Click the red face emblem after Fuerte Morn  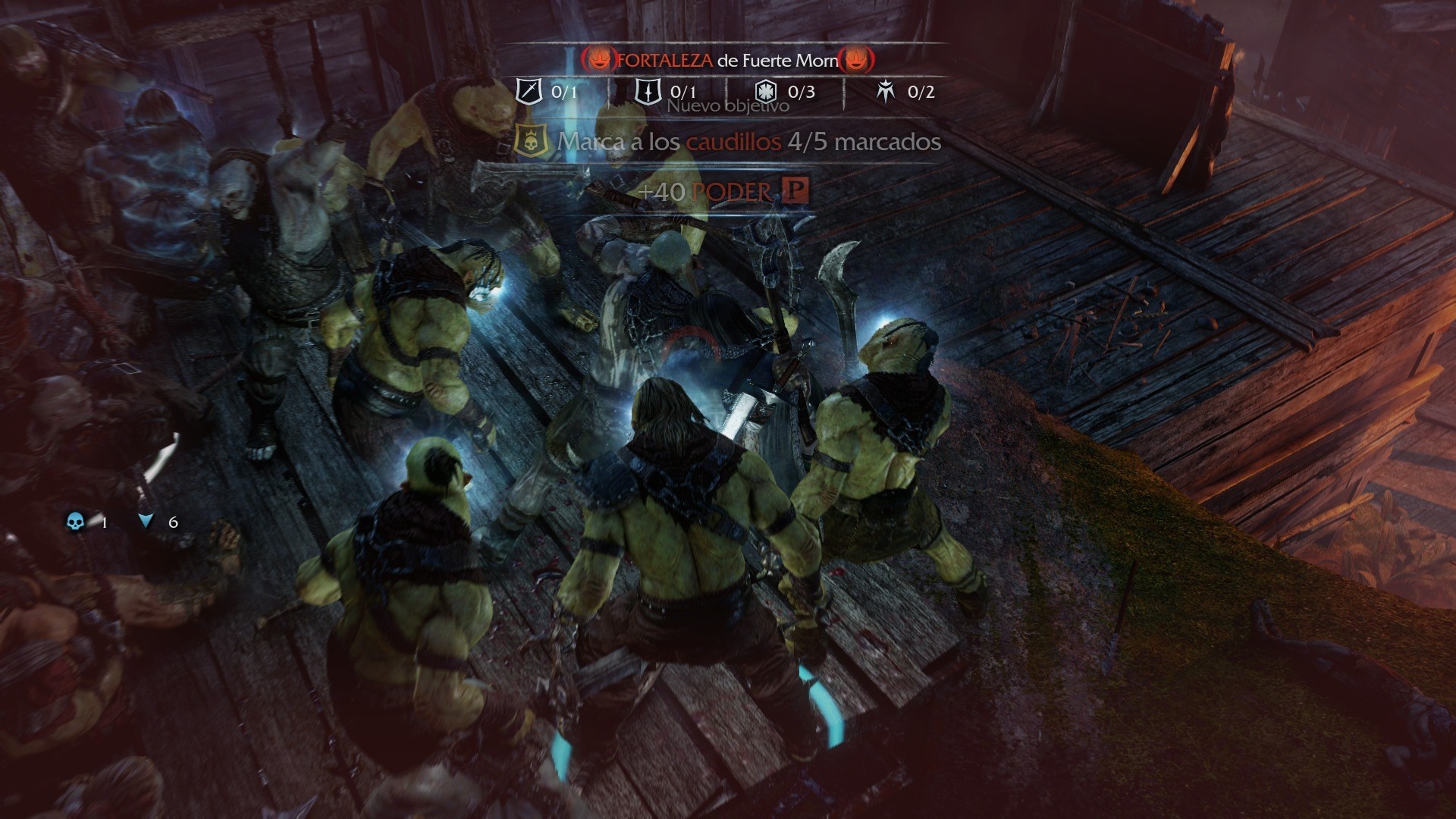click(x=856, y=59)
